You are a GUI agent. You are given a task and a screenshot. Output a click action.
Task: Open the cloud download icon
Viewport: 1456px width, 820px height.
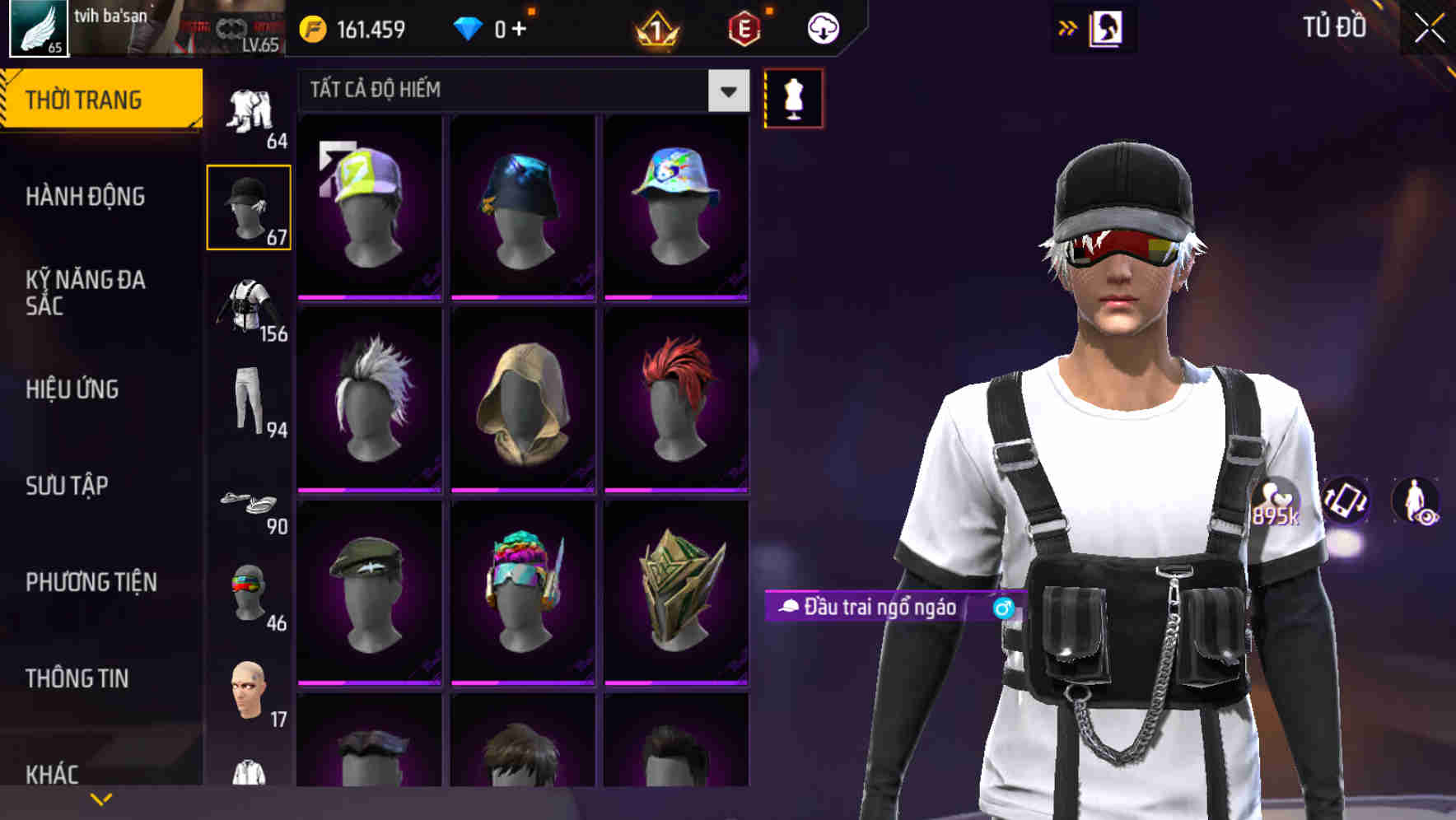tap(823, 28)
